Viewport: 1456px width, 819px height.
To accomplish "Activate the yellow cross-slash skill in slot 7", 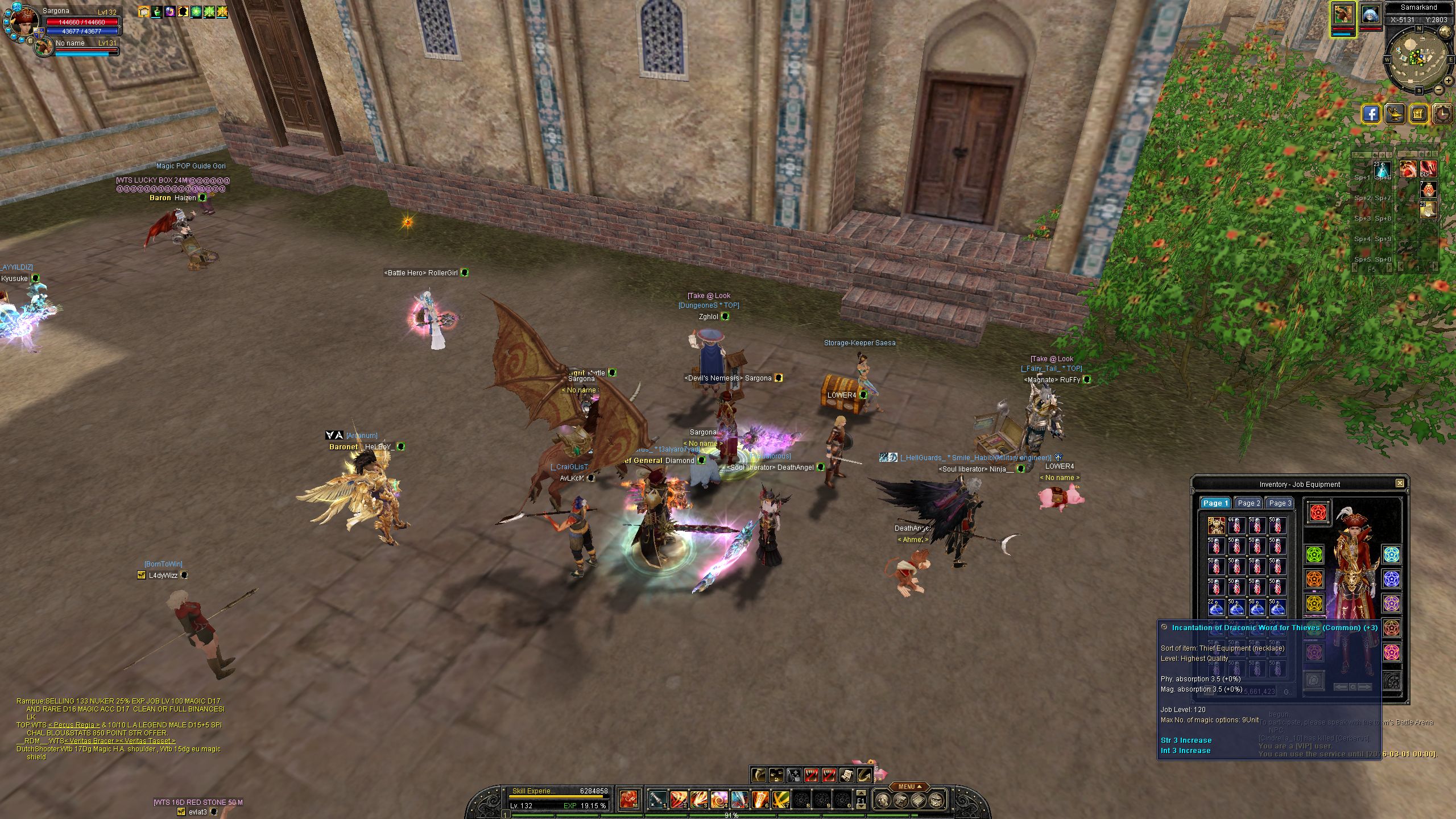I will [x=780, y=800].
